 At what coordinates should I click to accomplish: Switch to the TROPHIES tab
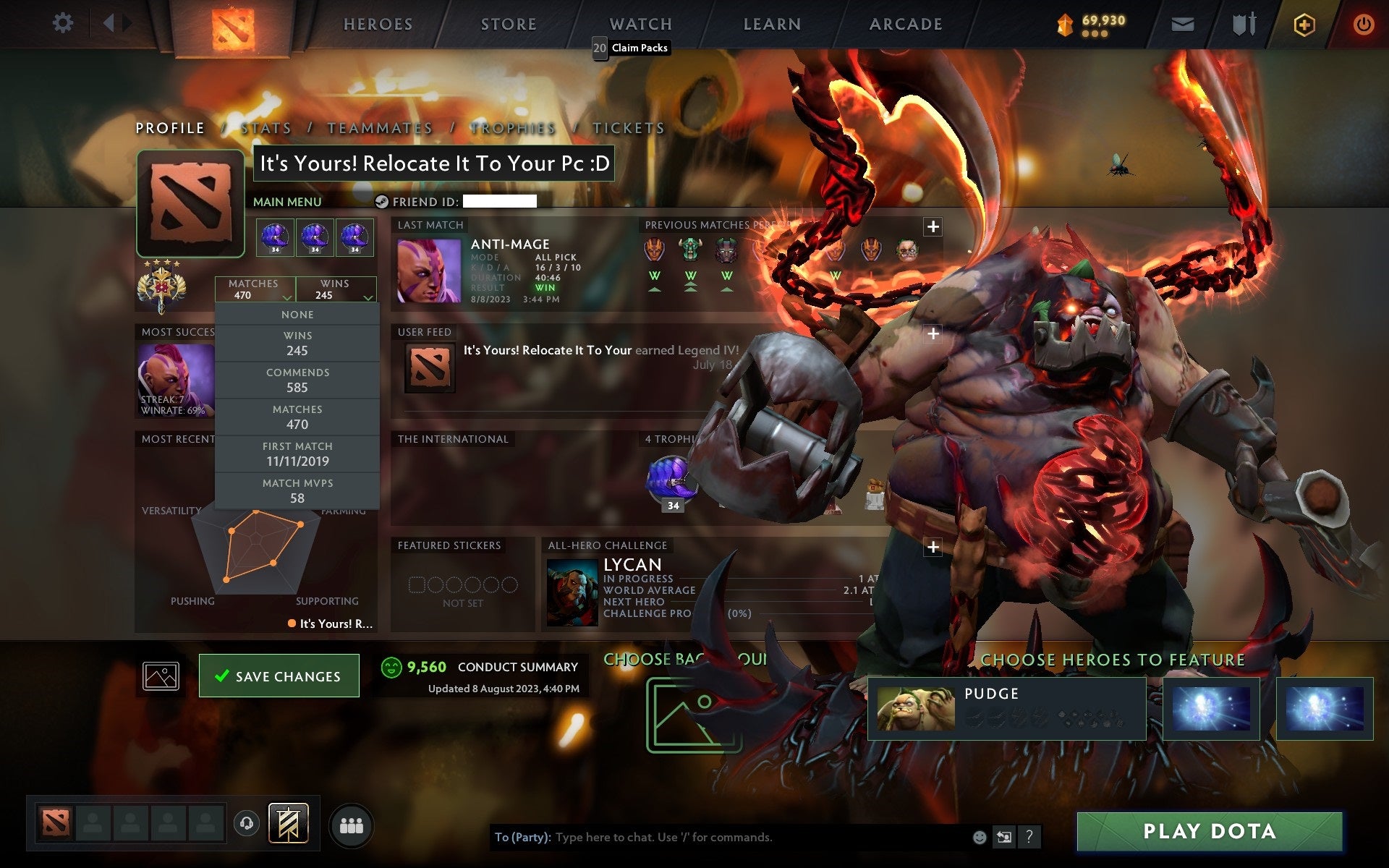coord(511,127)
